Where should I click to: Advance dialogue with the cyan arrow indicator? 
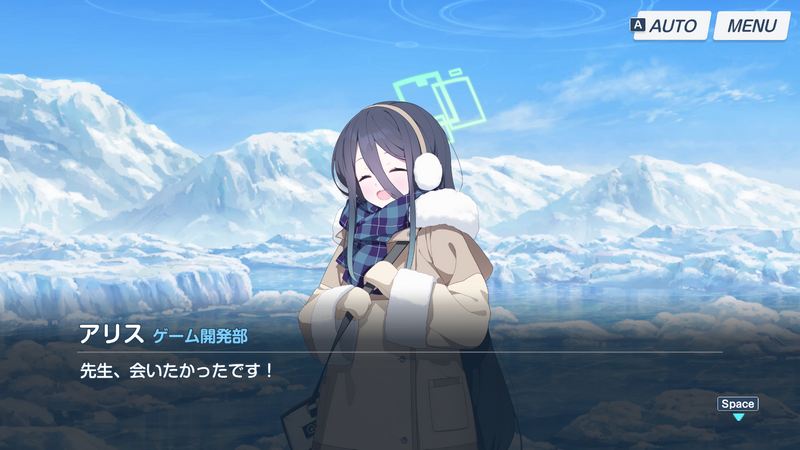coord(738,417)
